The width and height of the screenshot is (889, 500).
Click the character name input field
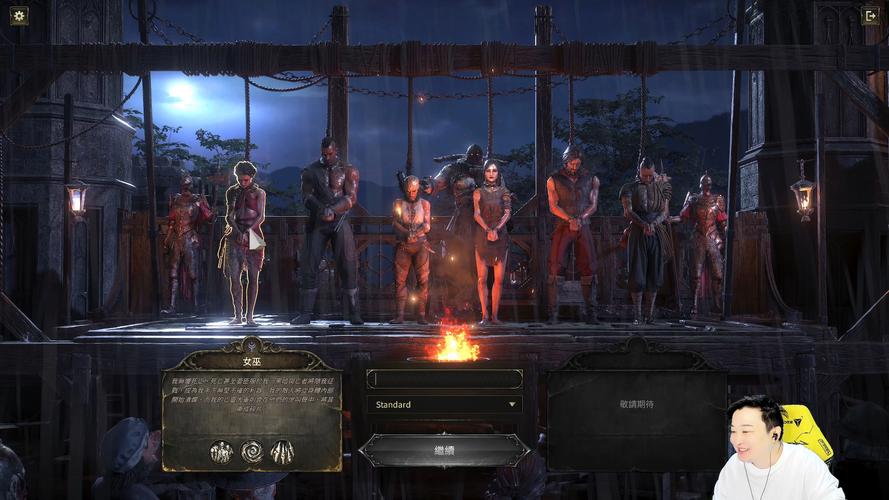(444, 379)
